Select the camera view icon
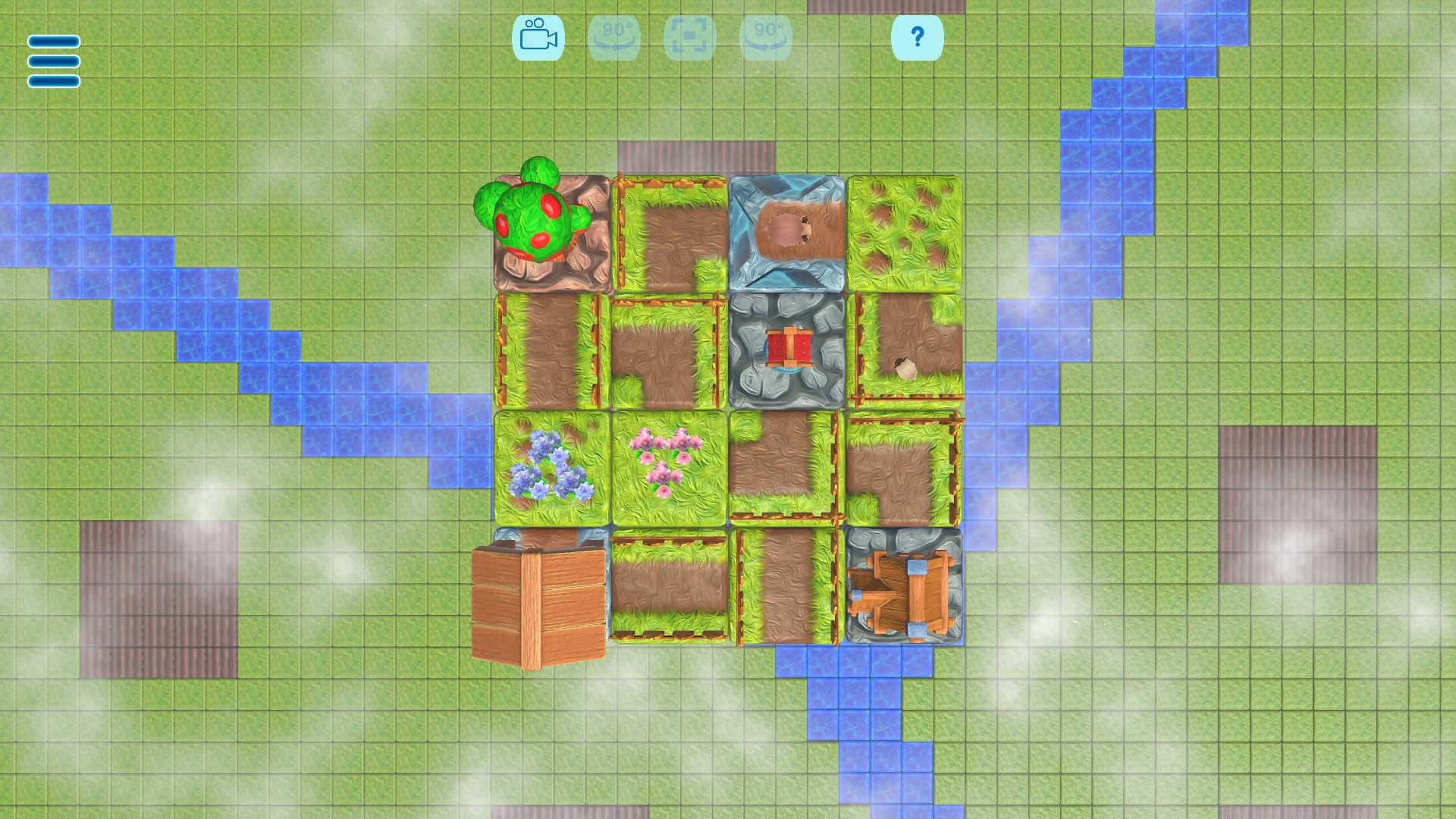The width and height of the screenshot is (1456, 819). tap(540, 38)
